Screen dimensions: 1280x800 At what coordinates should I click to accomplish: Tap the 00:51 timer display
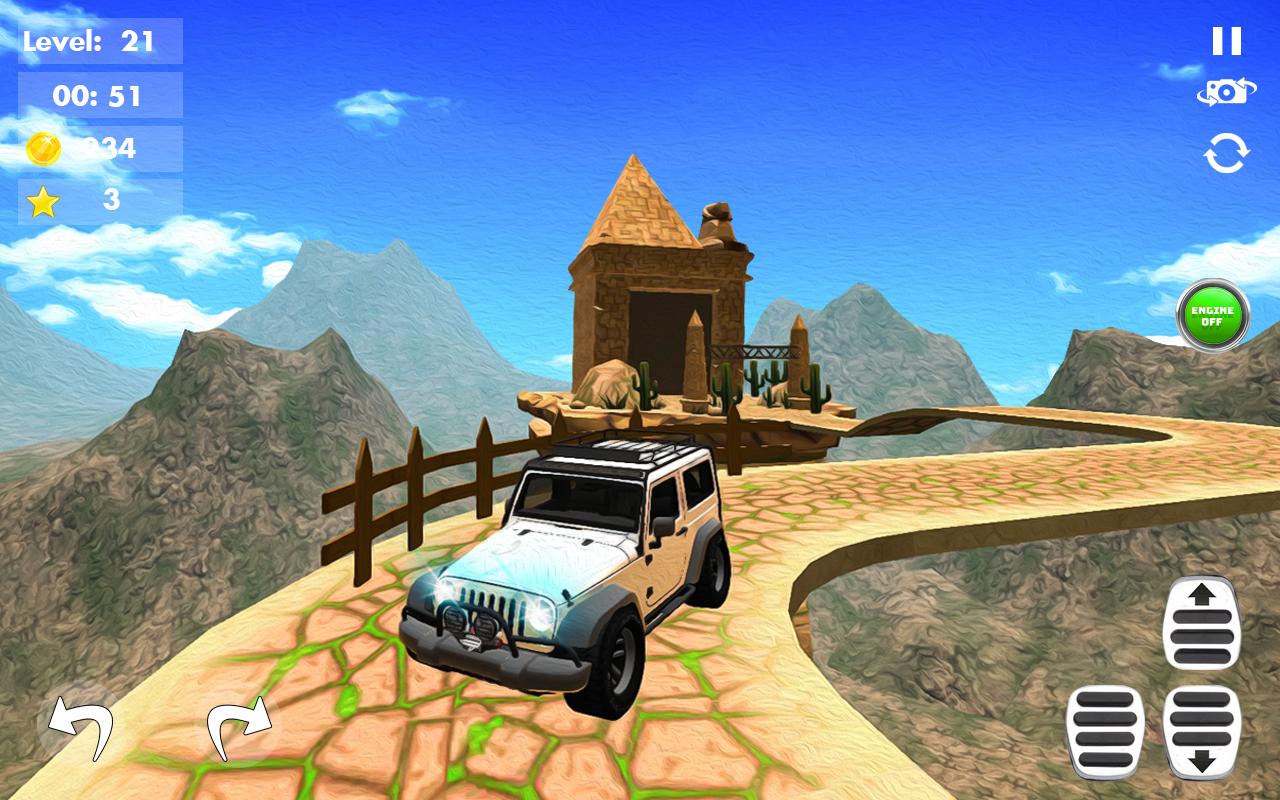(98, 97)
